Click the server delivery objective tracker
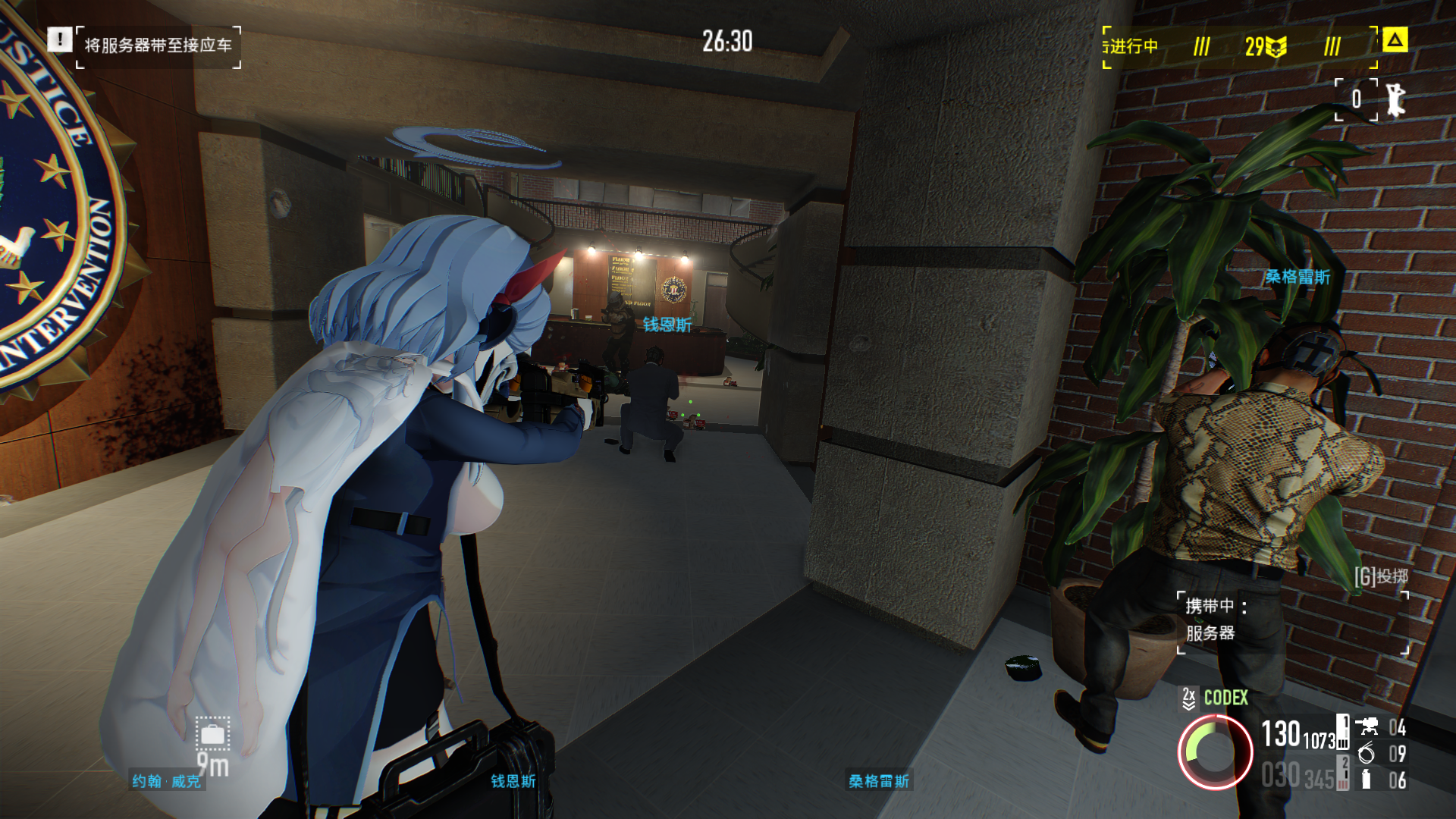This screenshot has height=819, width=1456. point(158,46)
